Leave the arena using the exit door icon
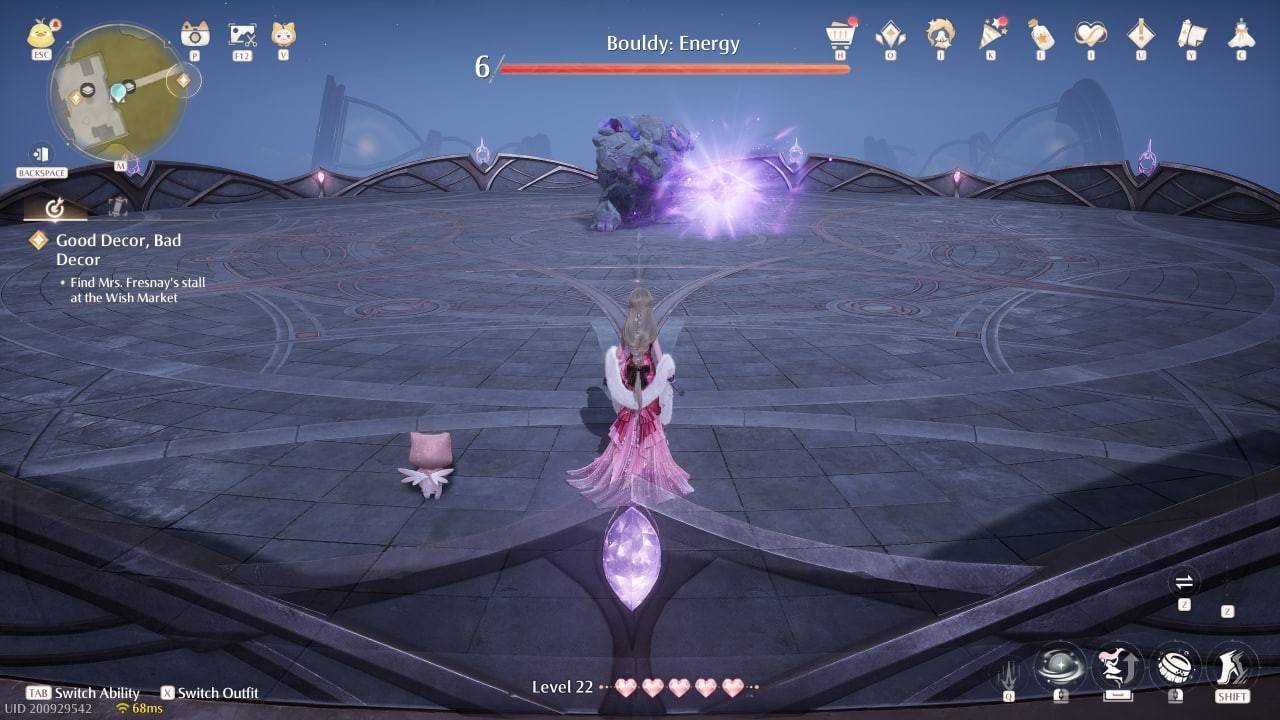The height and width of the screenshot is (720, 1280). coord(41,154)
